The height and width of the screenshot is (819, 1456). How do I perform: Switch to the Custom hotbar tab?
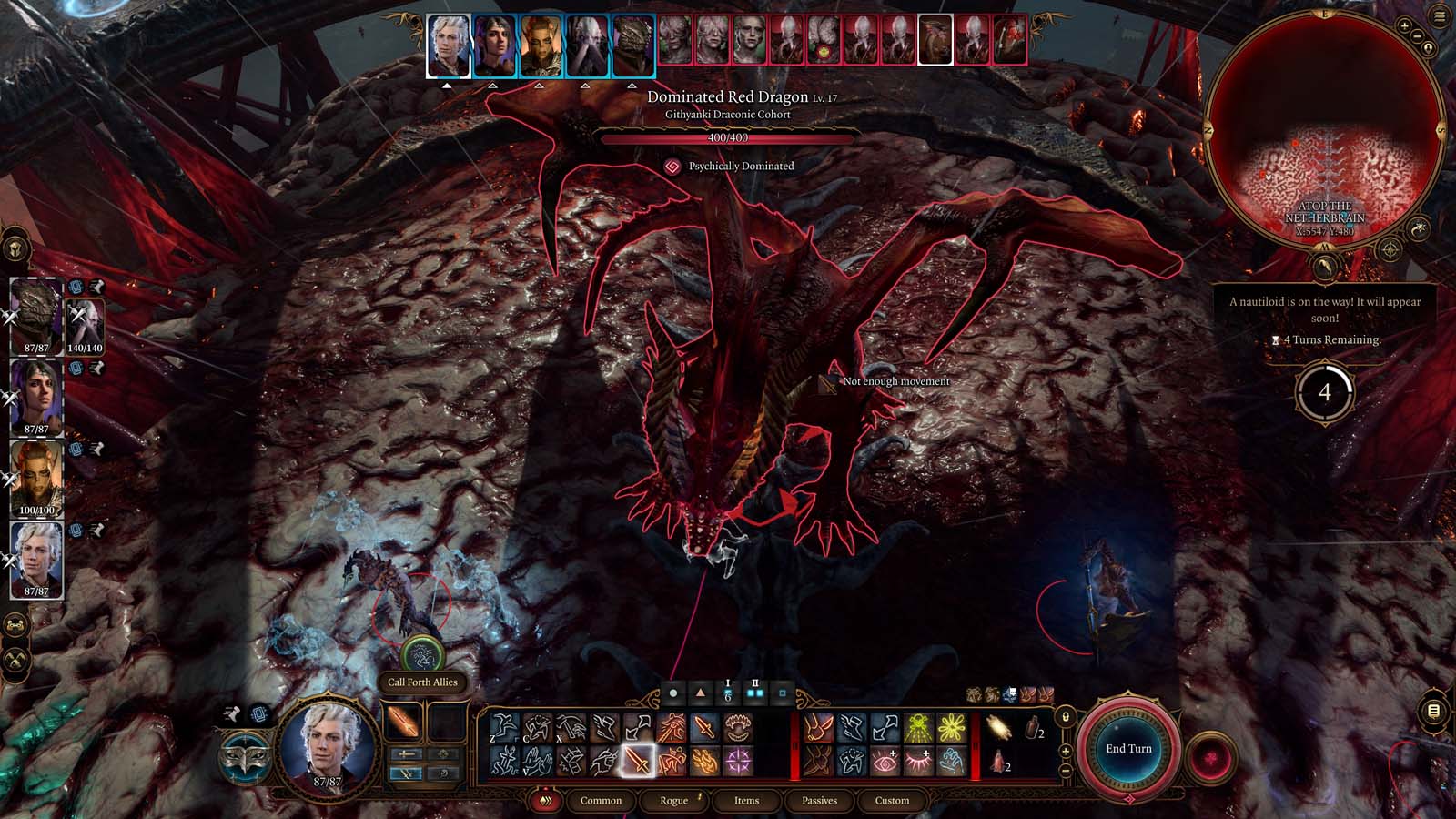[892, 801]
